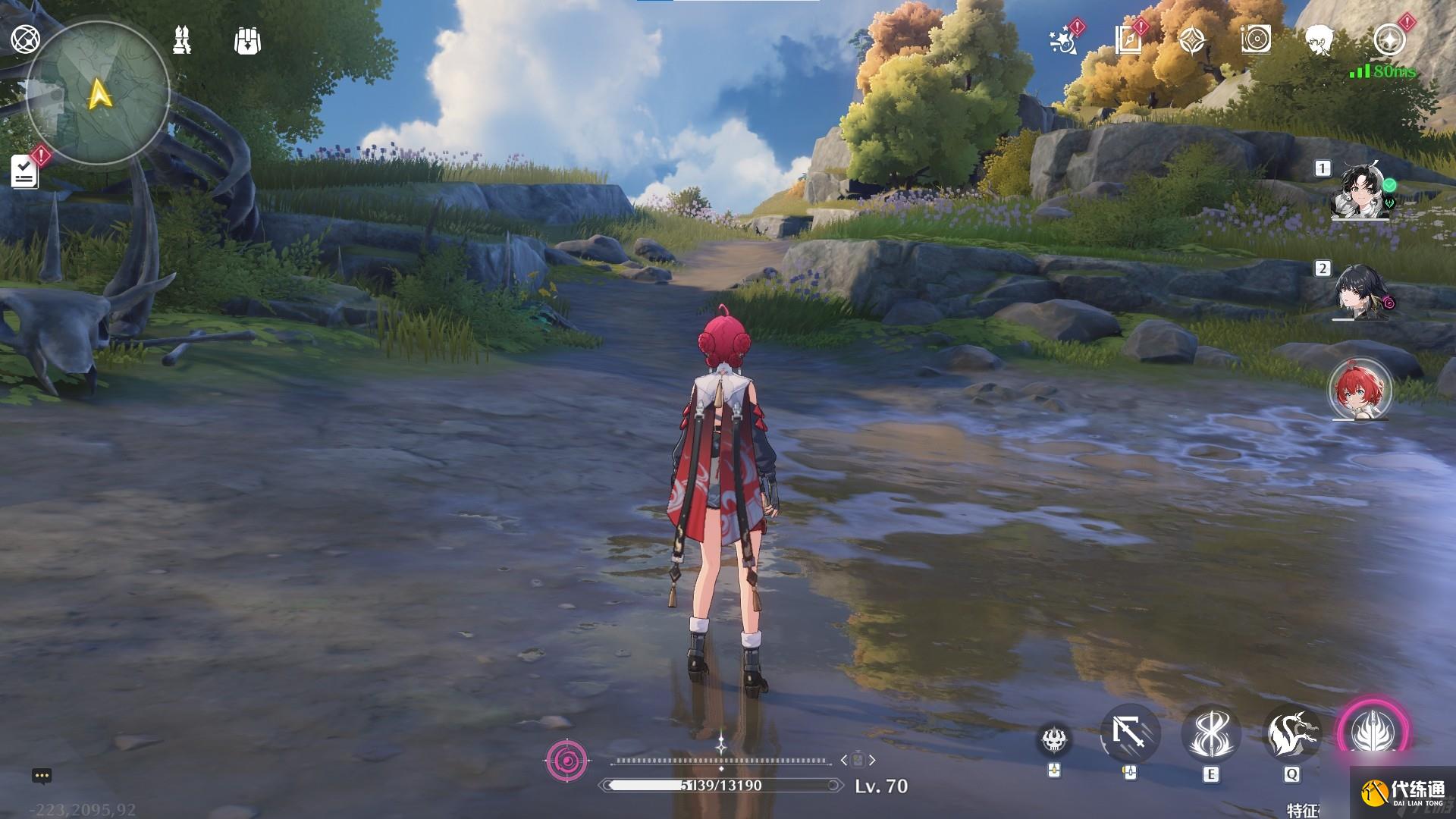The width and height of the screenshot is (1456, 819).
Task: Open the events party-popper icon
Action: (1064, 41)
